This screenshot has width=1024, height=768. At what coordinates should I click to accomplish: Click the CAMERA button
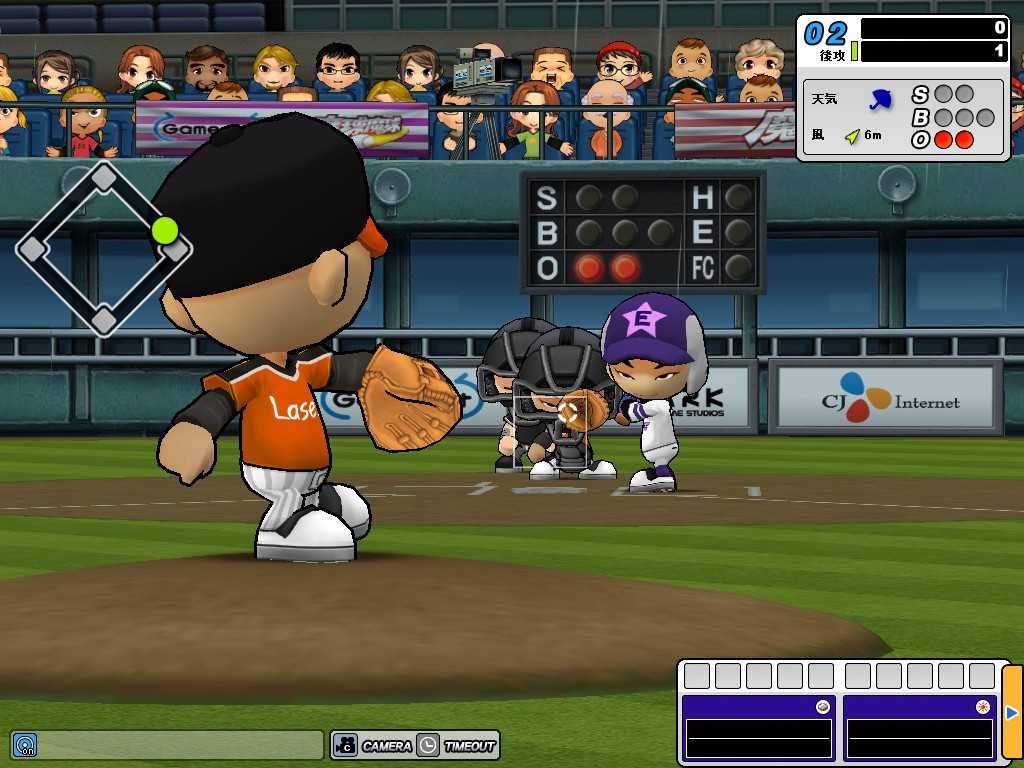(373, 745)
